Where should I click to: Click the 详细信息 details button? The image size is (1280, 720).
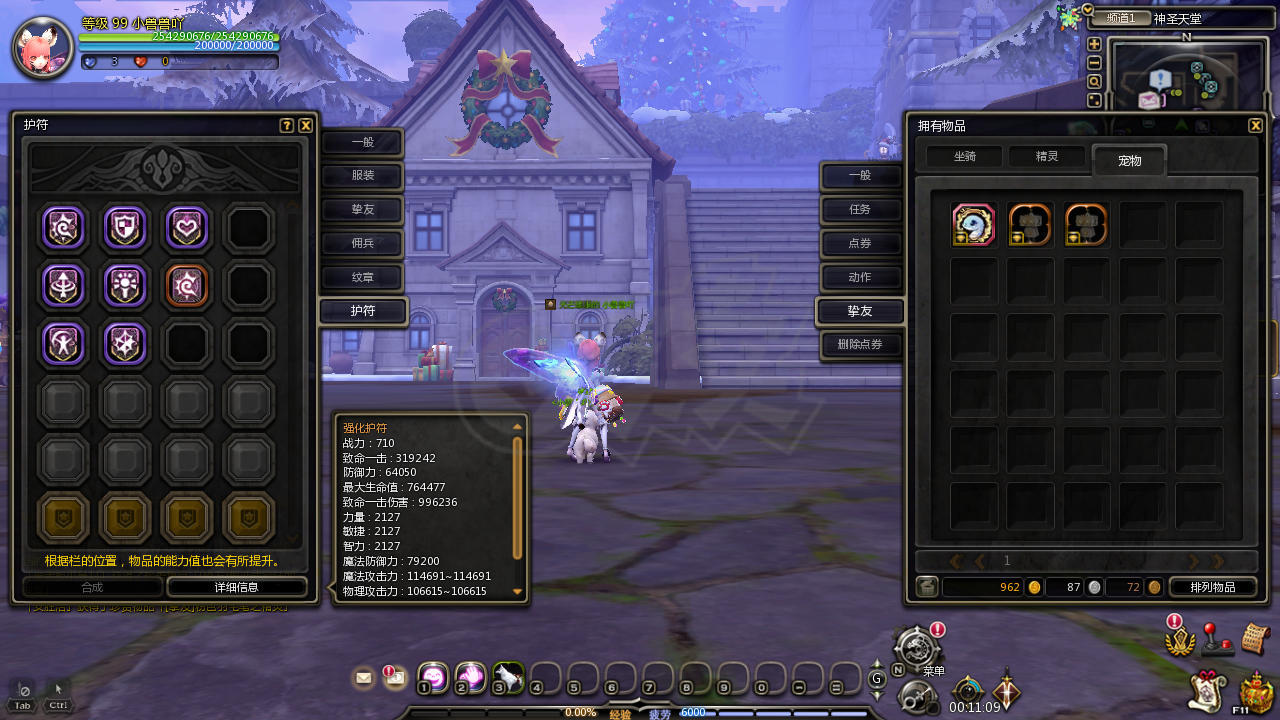point(236,587)
